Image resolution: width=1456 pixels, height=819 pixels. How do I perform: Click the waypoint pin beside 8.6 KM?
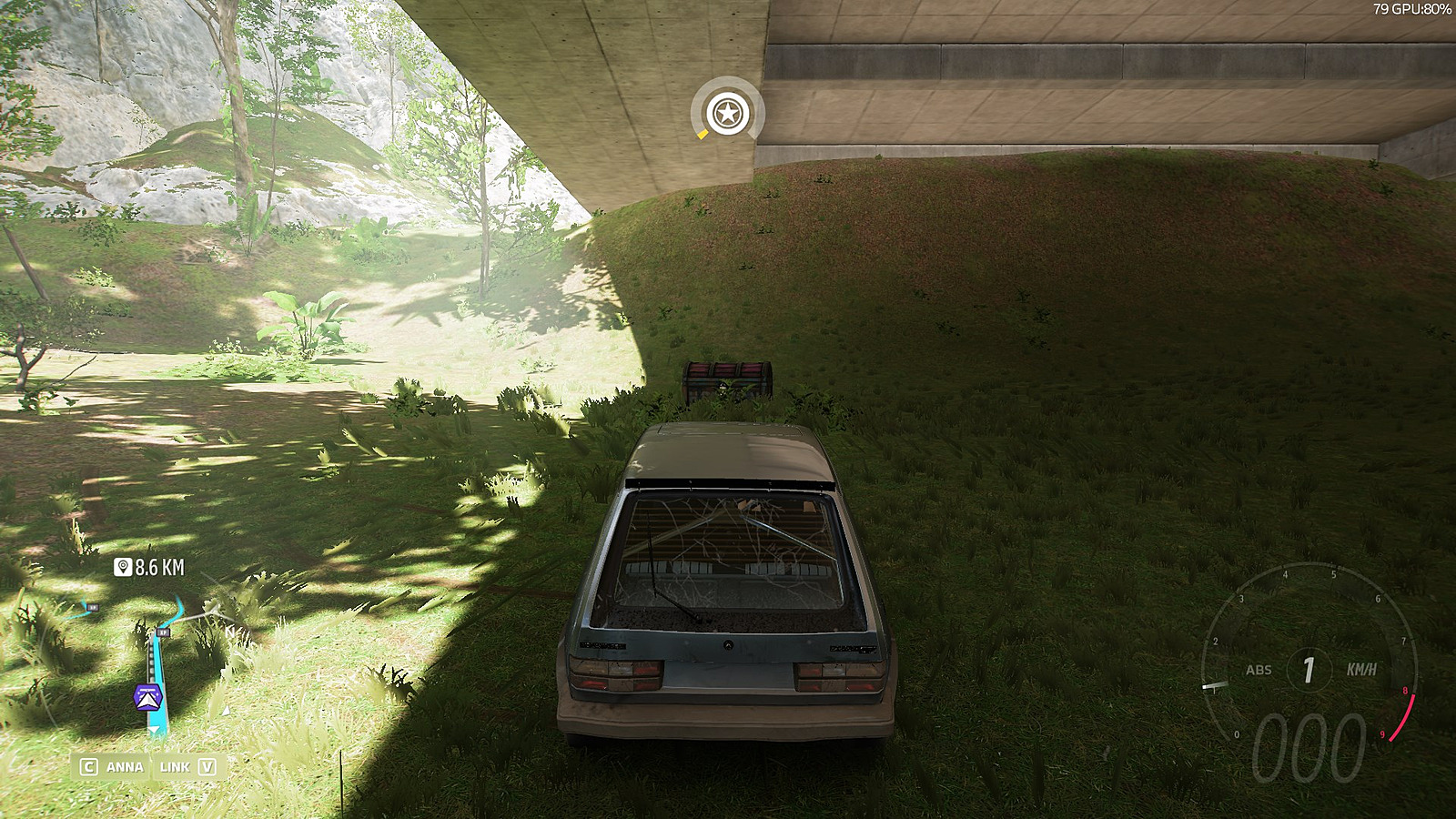(x=123, y=568)
